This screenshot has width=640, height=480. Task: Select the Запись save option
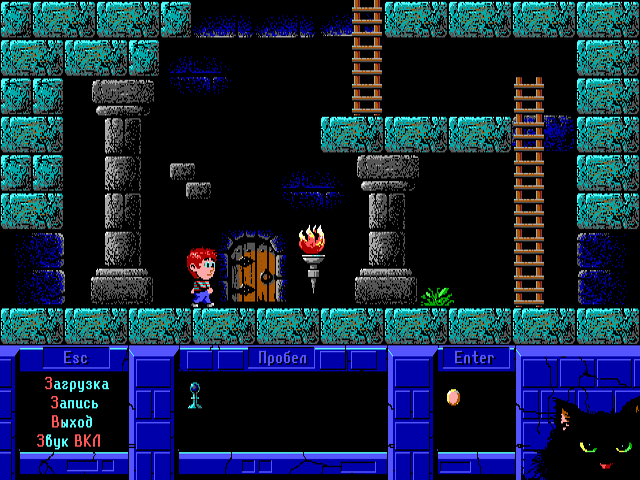76,403
